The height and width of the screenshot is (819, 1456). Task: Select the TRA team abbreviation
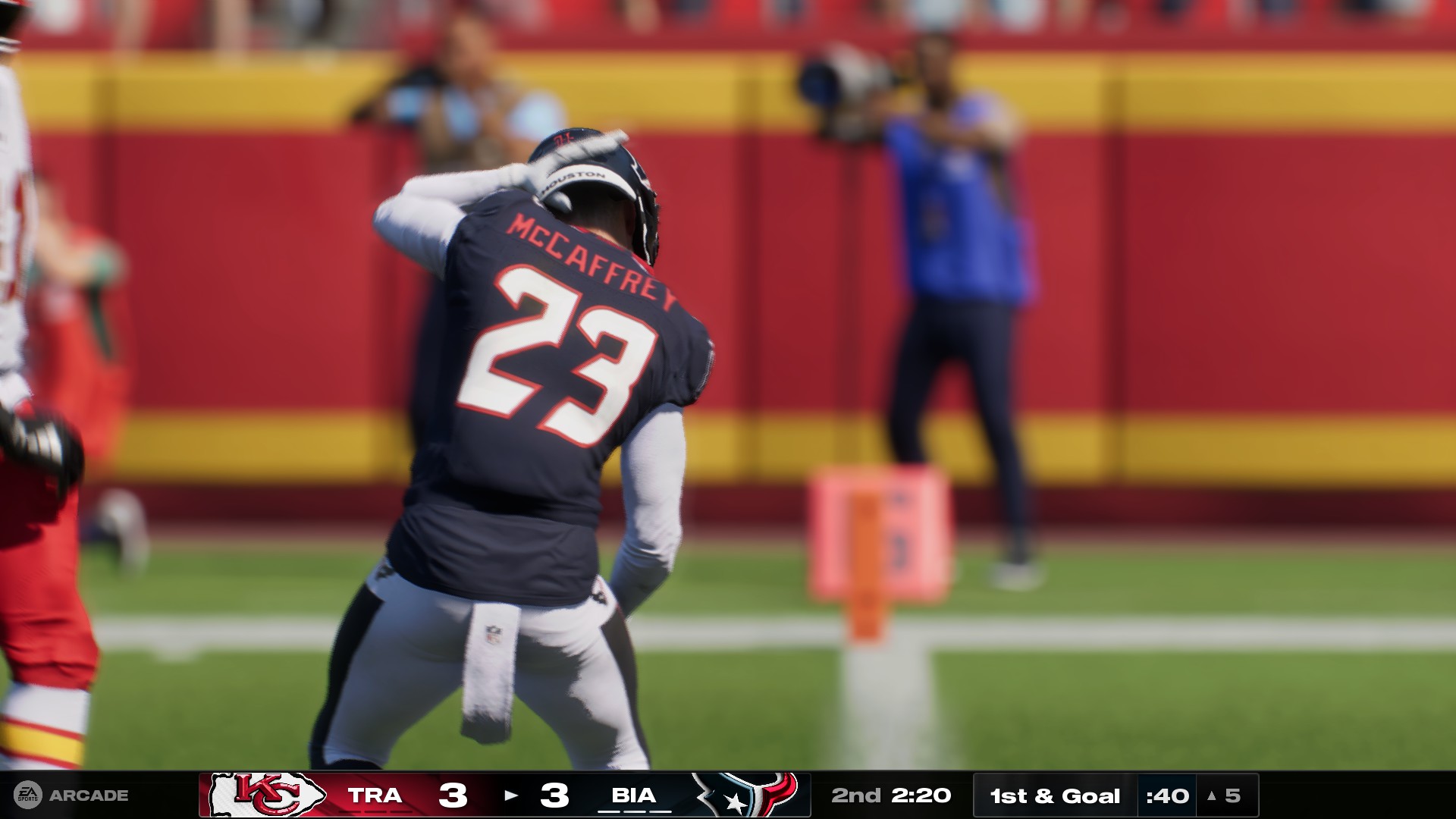pos(375,793)
